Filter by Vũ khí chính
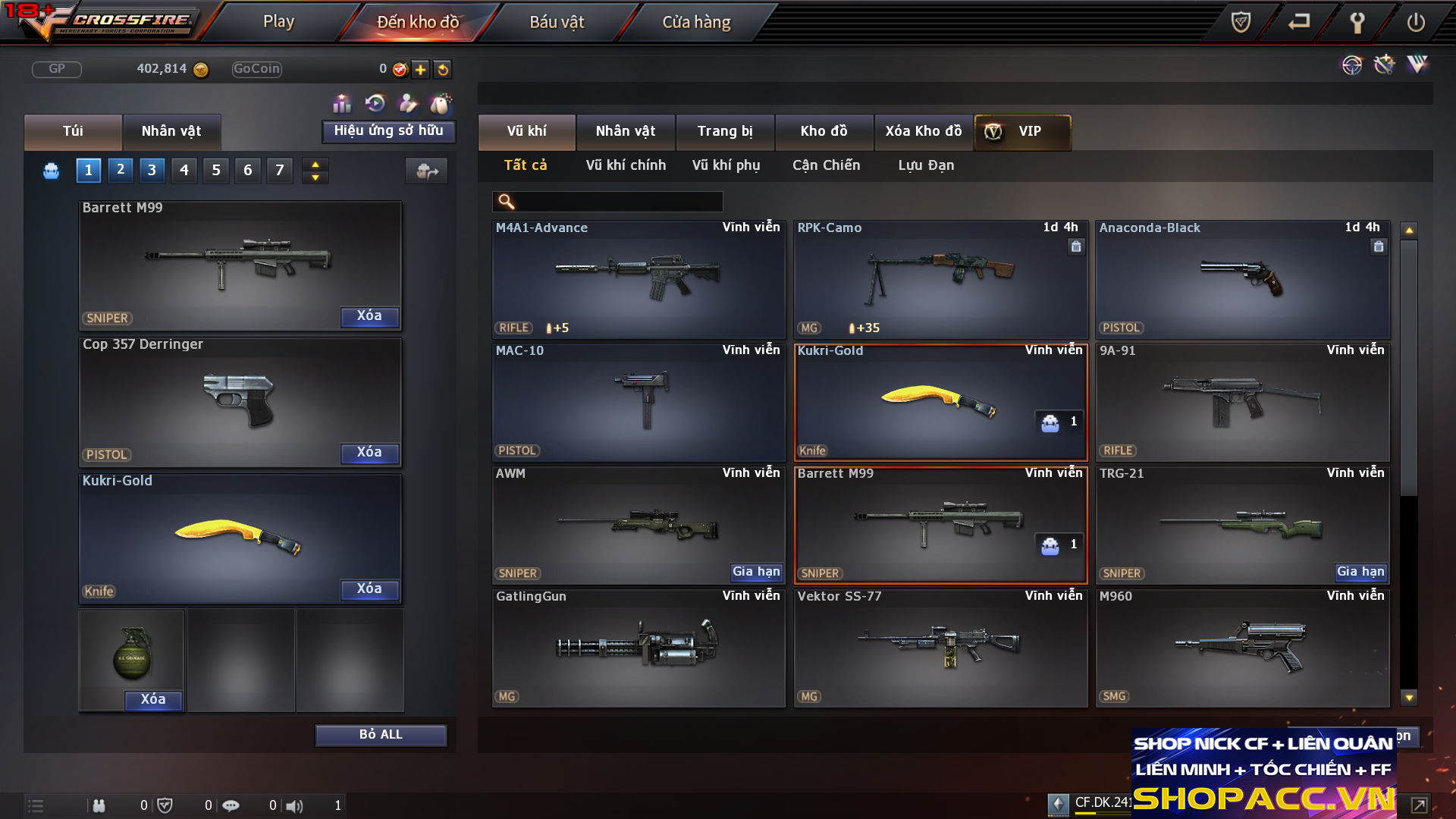This screenshot has width=1456, height=819. [x=626, y=165]
